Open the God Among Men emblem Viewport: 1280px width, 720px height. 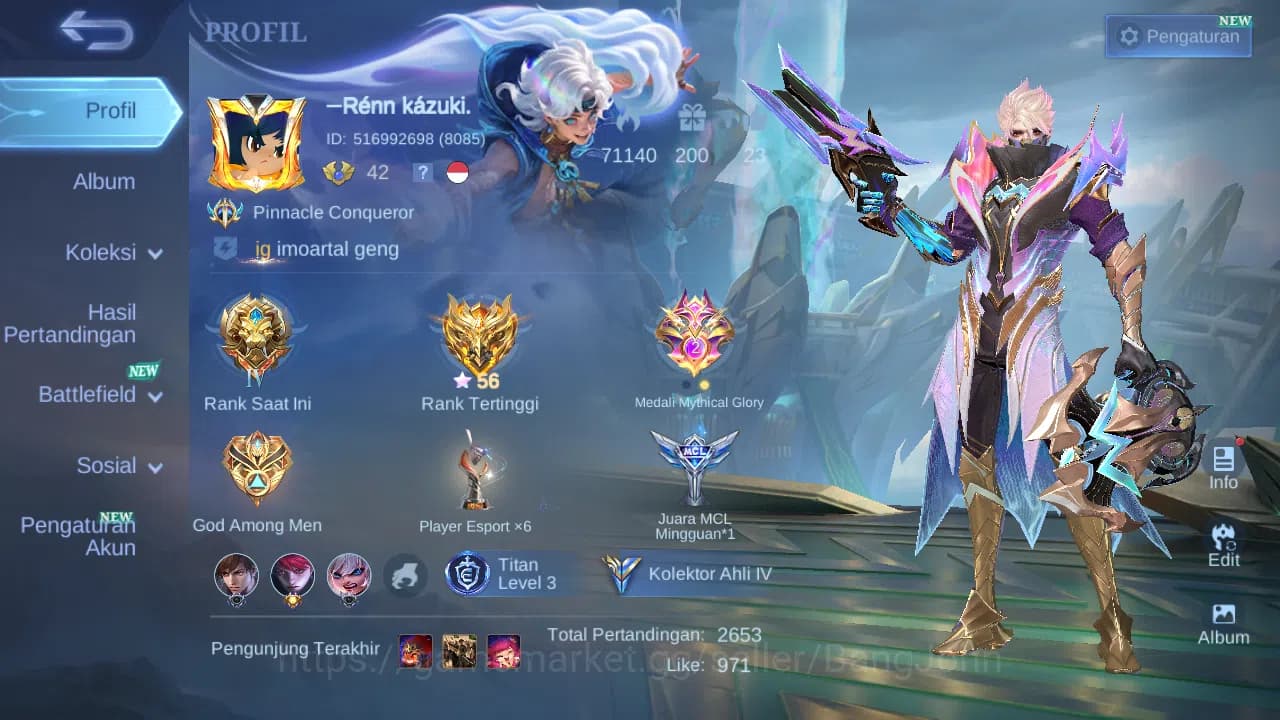[x=257, y=465]
